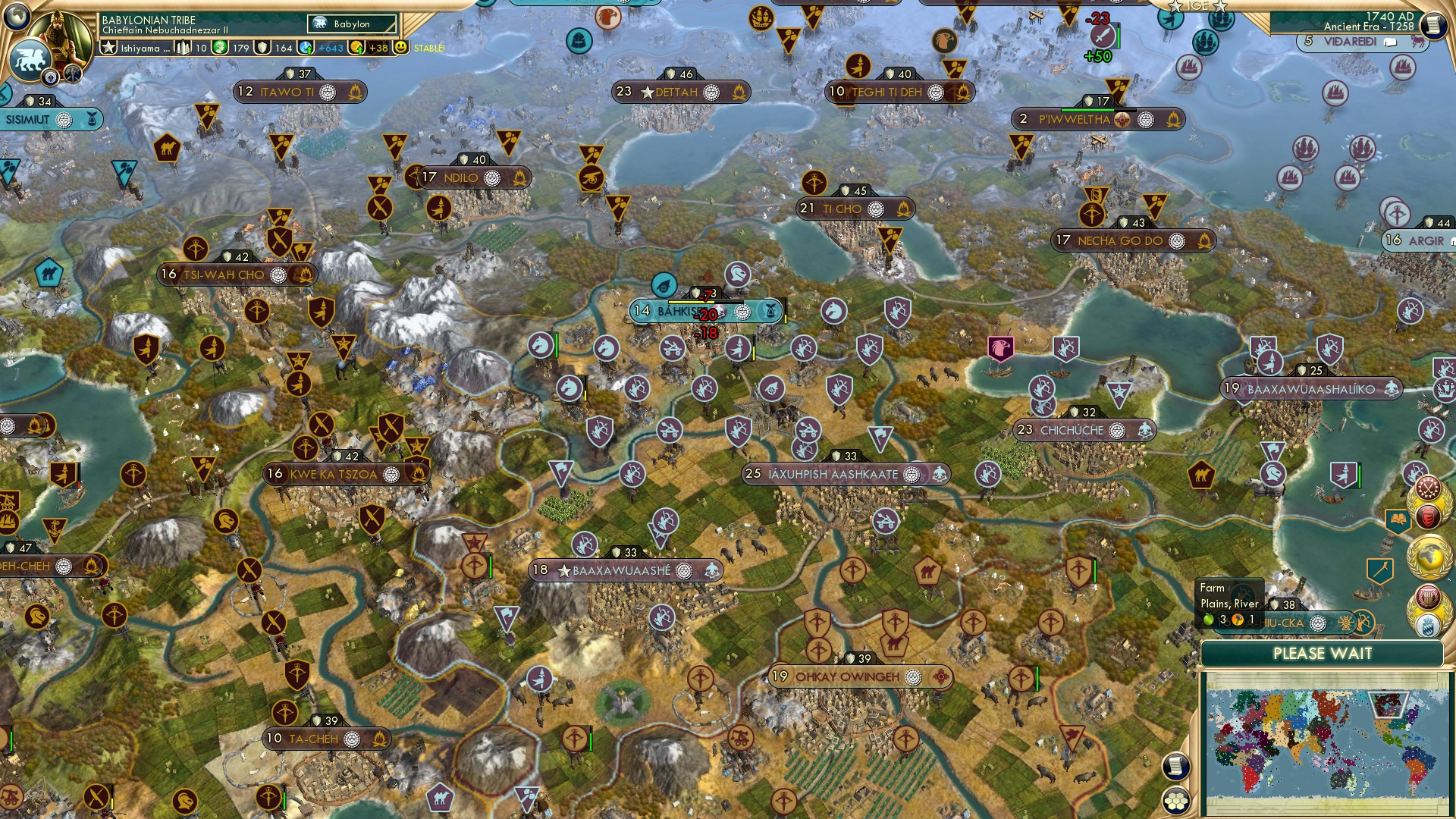Click the gold counter coin icon showing +38

[x=356, y=48]
